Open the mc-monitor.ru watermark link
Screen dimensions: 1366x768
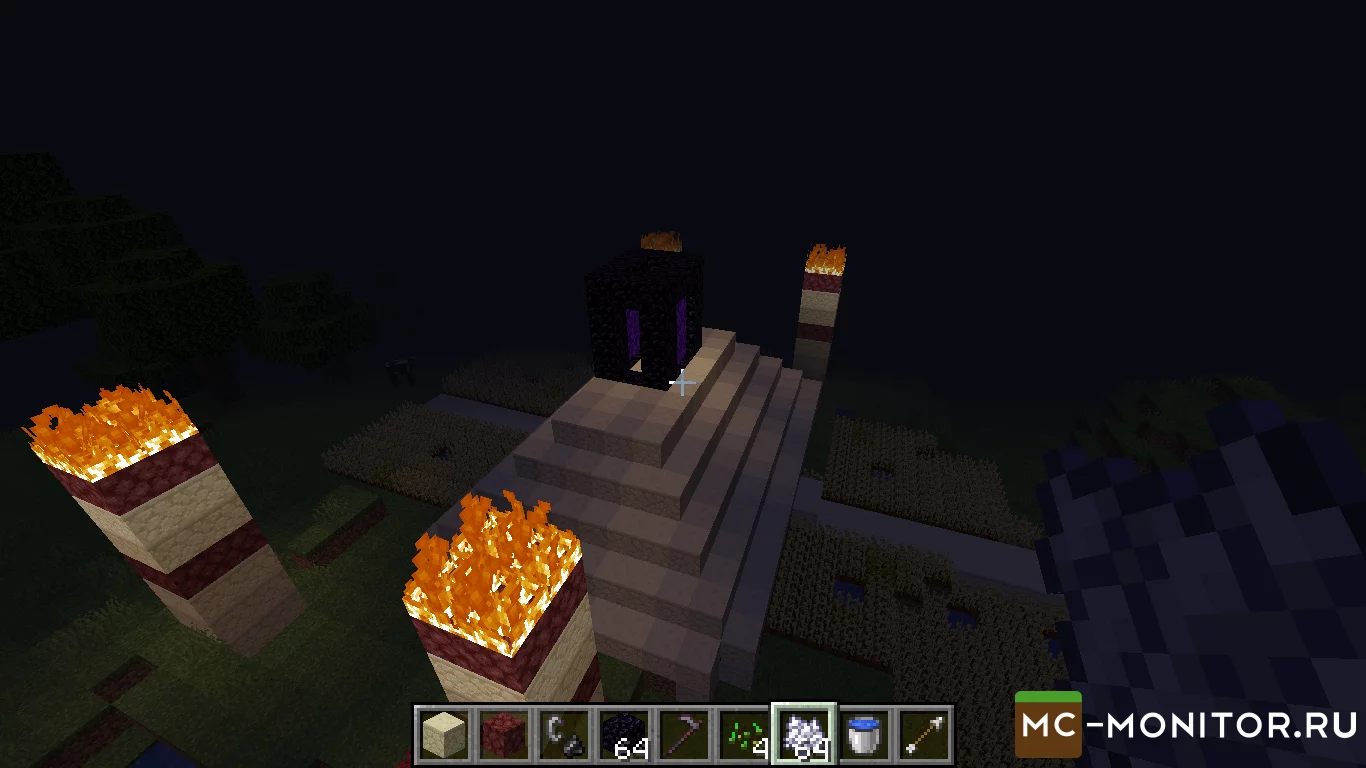(1187, 724)
